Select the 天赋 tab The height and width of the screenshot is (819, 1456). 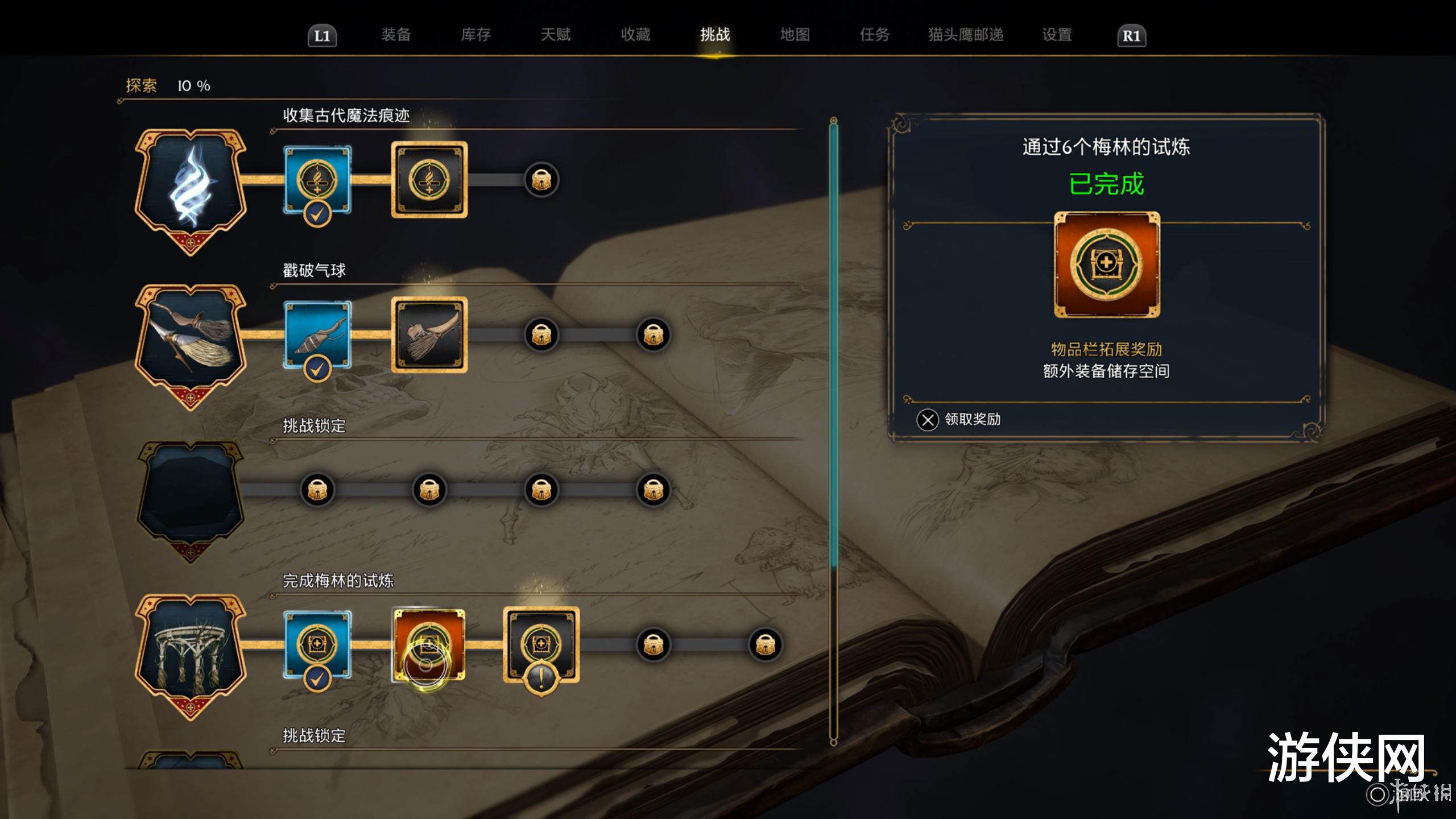click(x=555, y=35)
